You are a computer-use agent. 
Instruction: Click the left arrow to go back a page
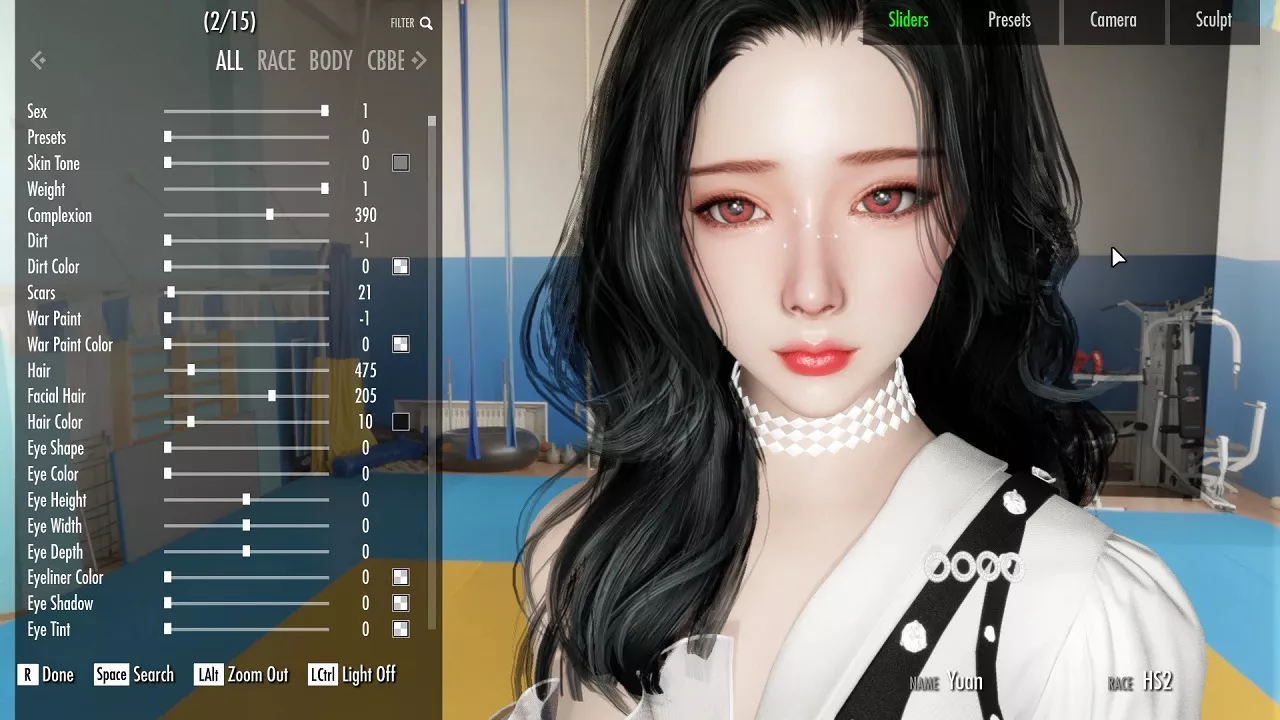[38, 60]
